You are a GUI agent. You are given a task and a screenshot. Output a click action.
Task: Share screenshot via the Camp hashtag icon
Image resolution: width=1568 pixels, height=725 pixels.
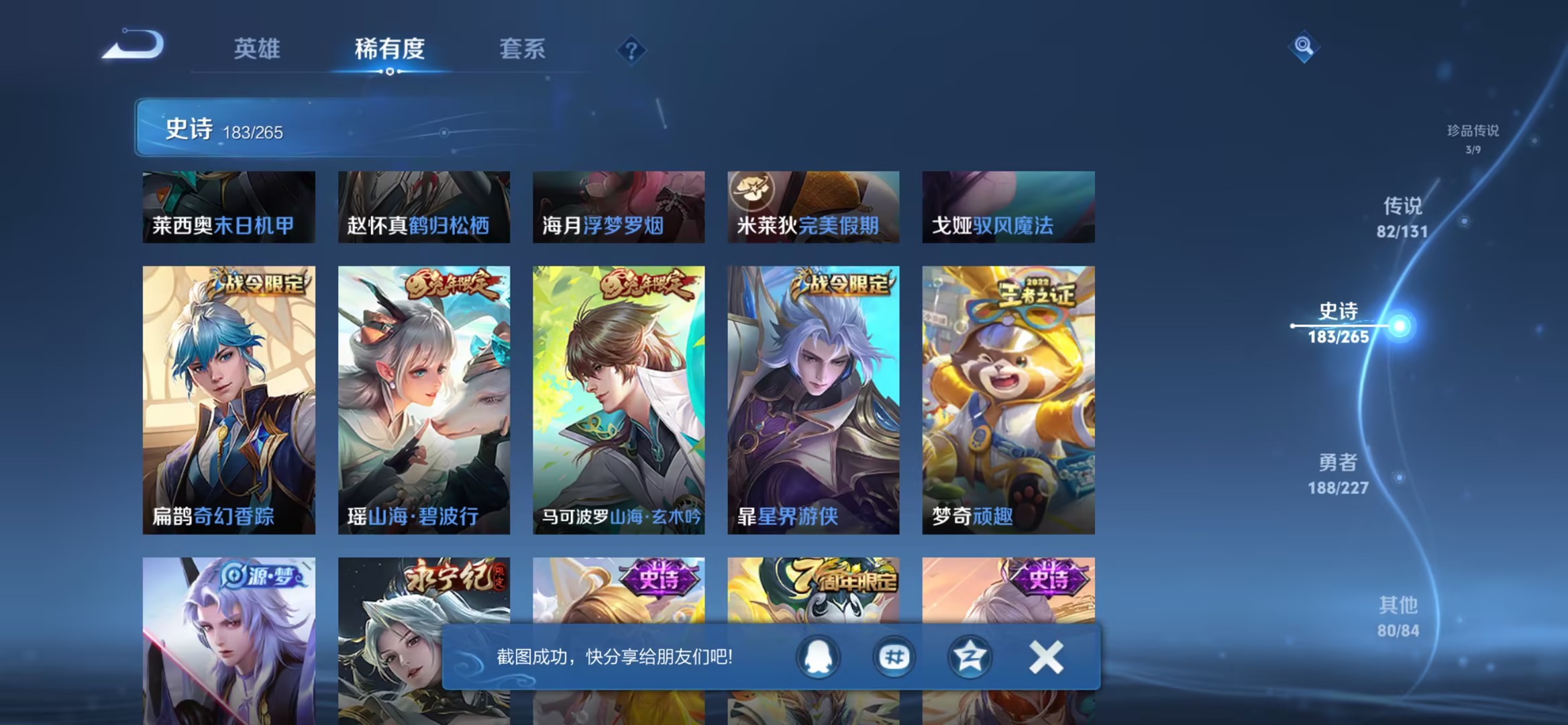(x=893, y=658)
